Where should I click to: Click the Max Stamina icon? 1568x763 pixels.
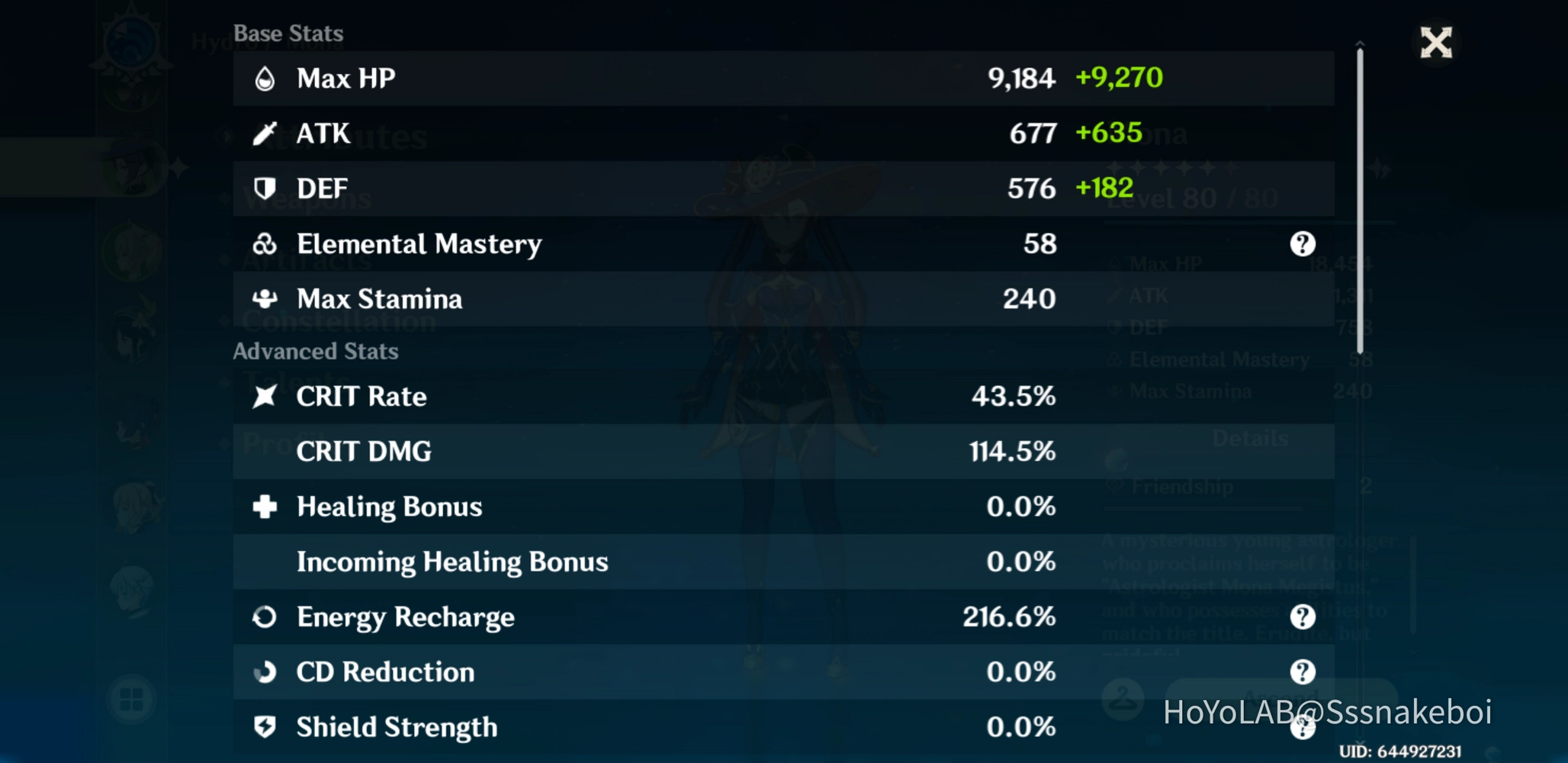[265, 298]
